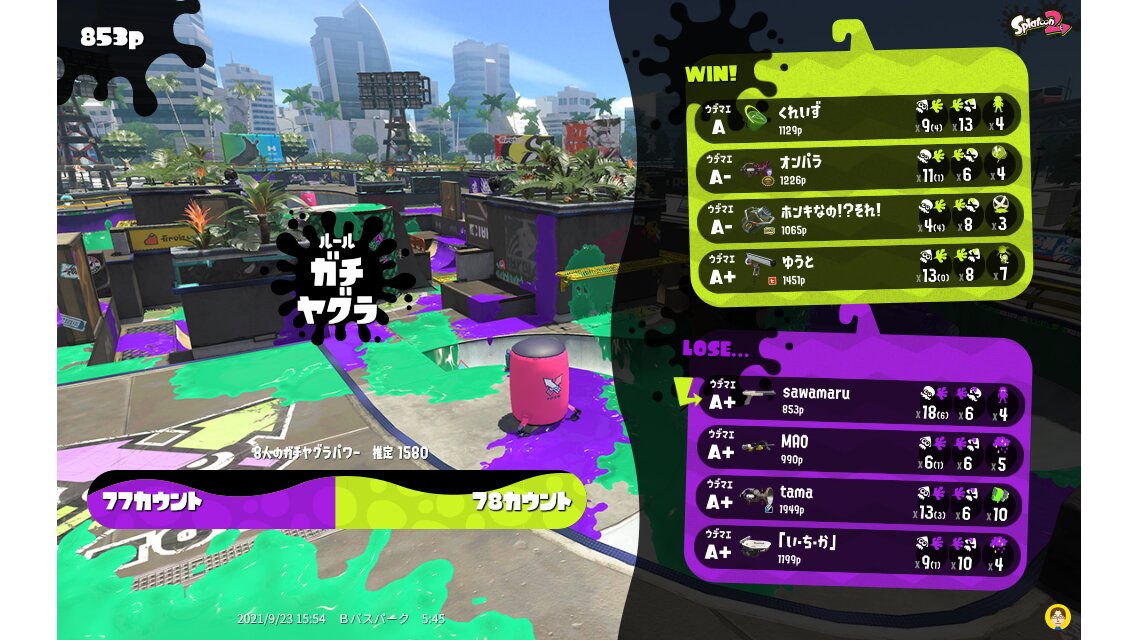Select the オンパラ player row

858,167
